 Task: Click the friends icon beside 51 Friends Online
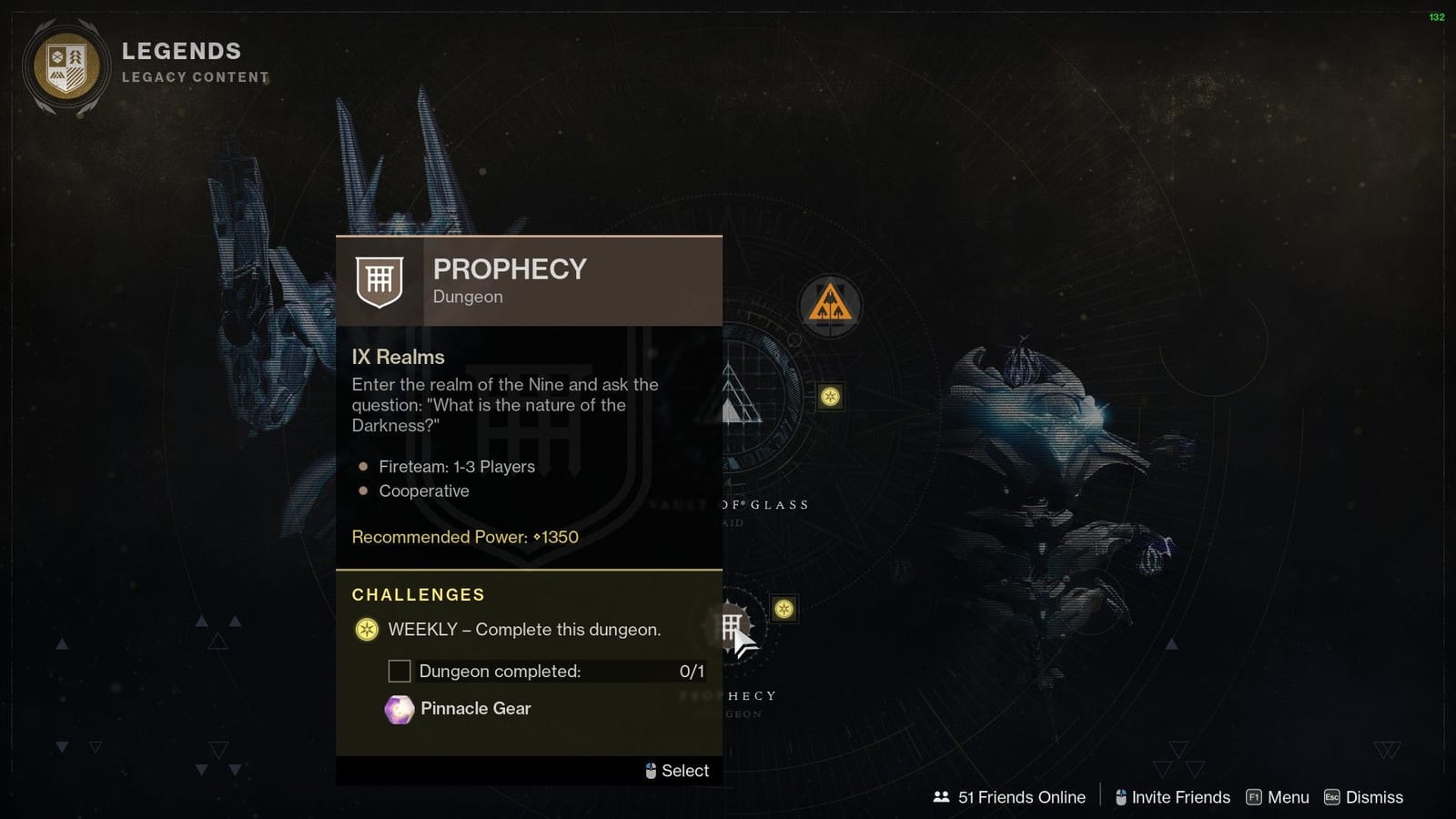[x=941, y=797]
